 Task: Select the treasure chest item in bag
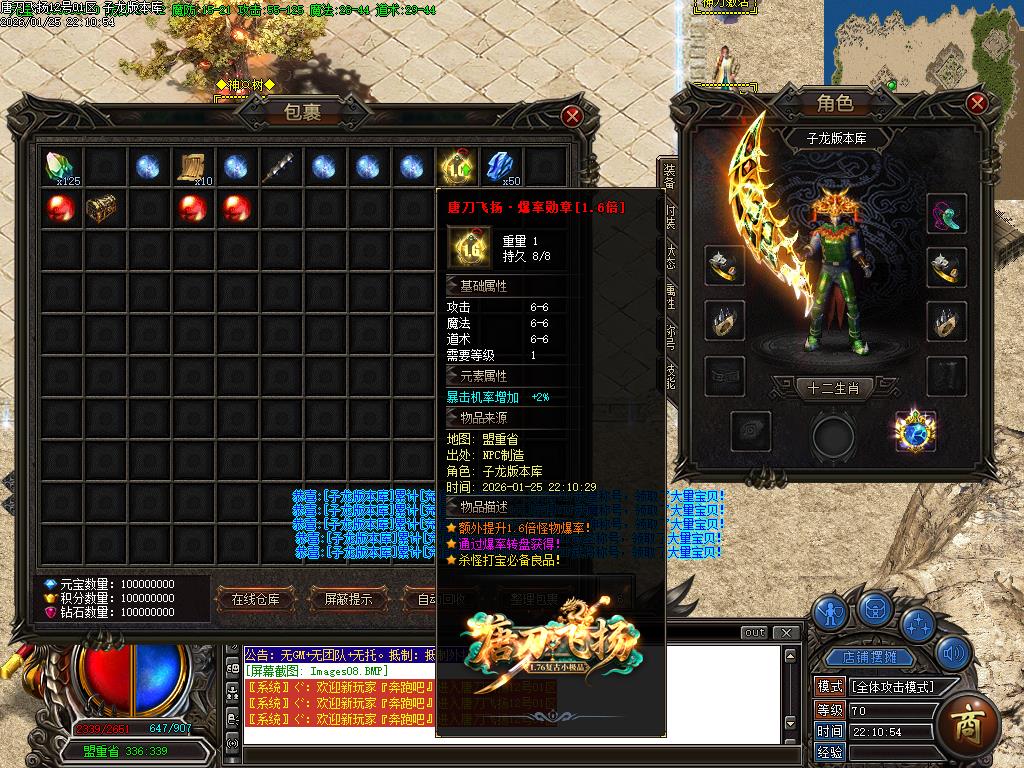point(104,210)
